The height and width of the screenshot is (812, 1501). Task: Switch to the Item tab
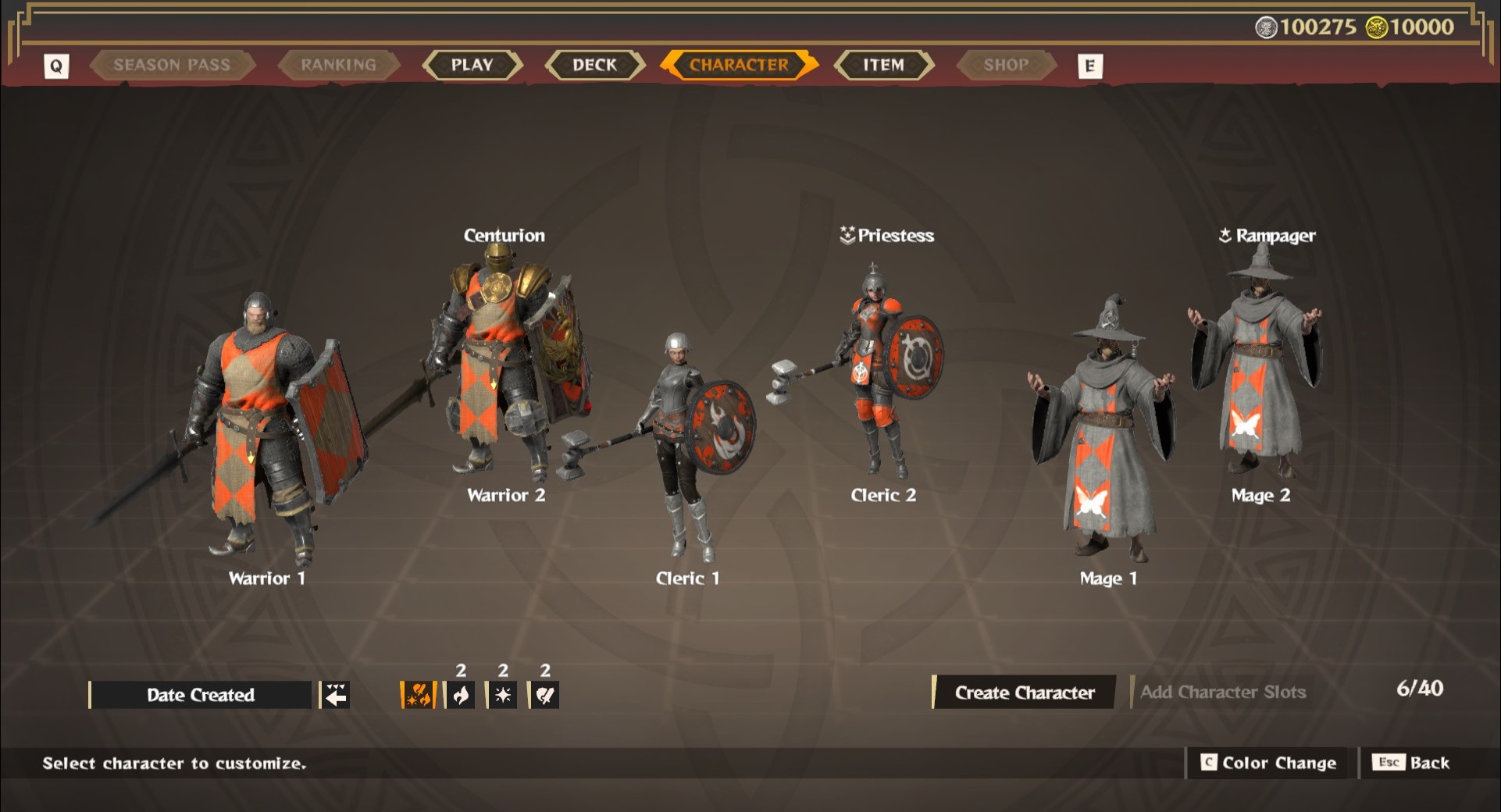pyautogui.click(x=883, y=65)
